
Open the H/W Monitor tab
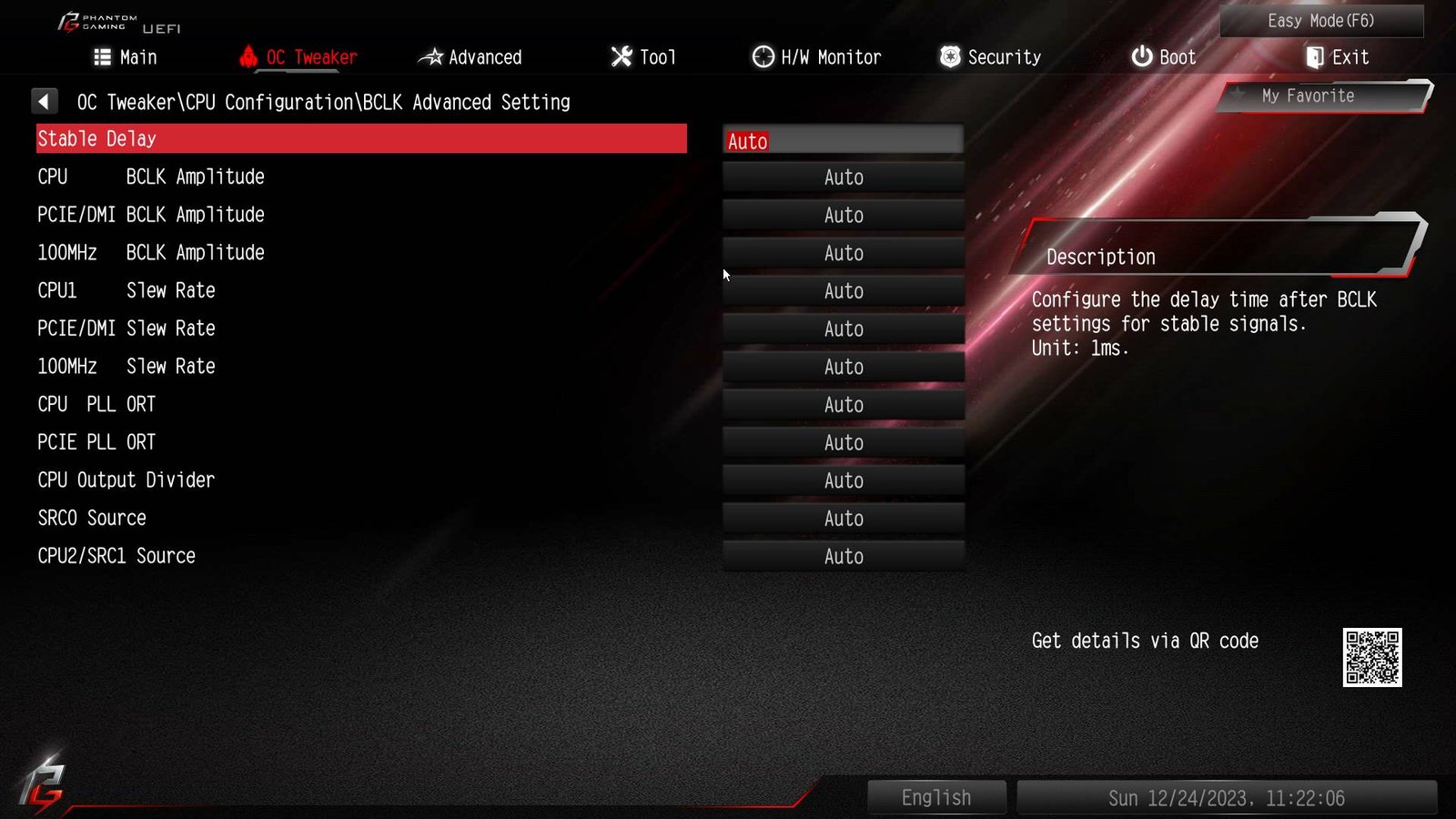pos(816,57)
